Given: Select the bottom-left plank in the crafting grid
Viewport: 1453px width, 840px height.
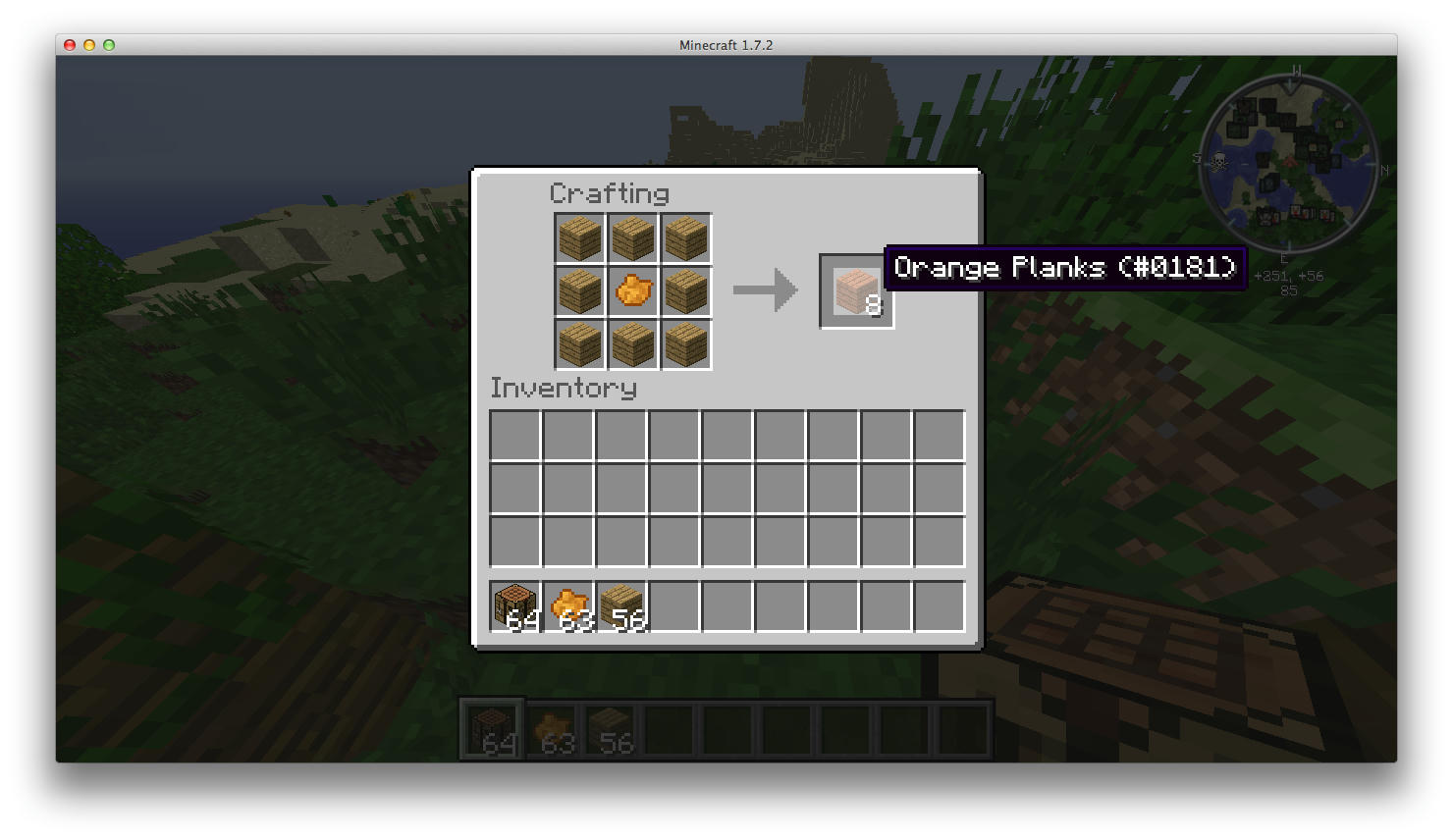Looking at the screenshot, I should tap(578, 344).
